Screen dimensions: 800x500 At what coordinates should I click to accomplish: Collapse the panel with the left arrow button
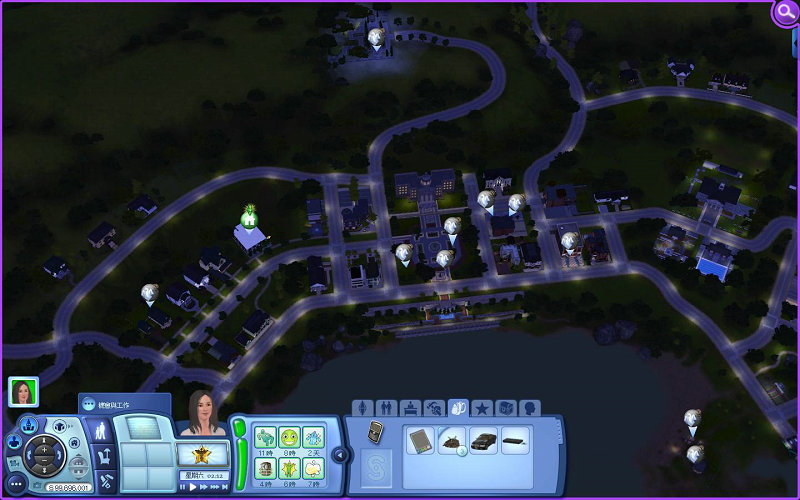point(339,455)
